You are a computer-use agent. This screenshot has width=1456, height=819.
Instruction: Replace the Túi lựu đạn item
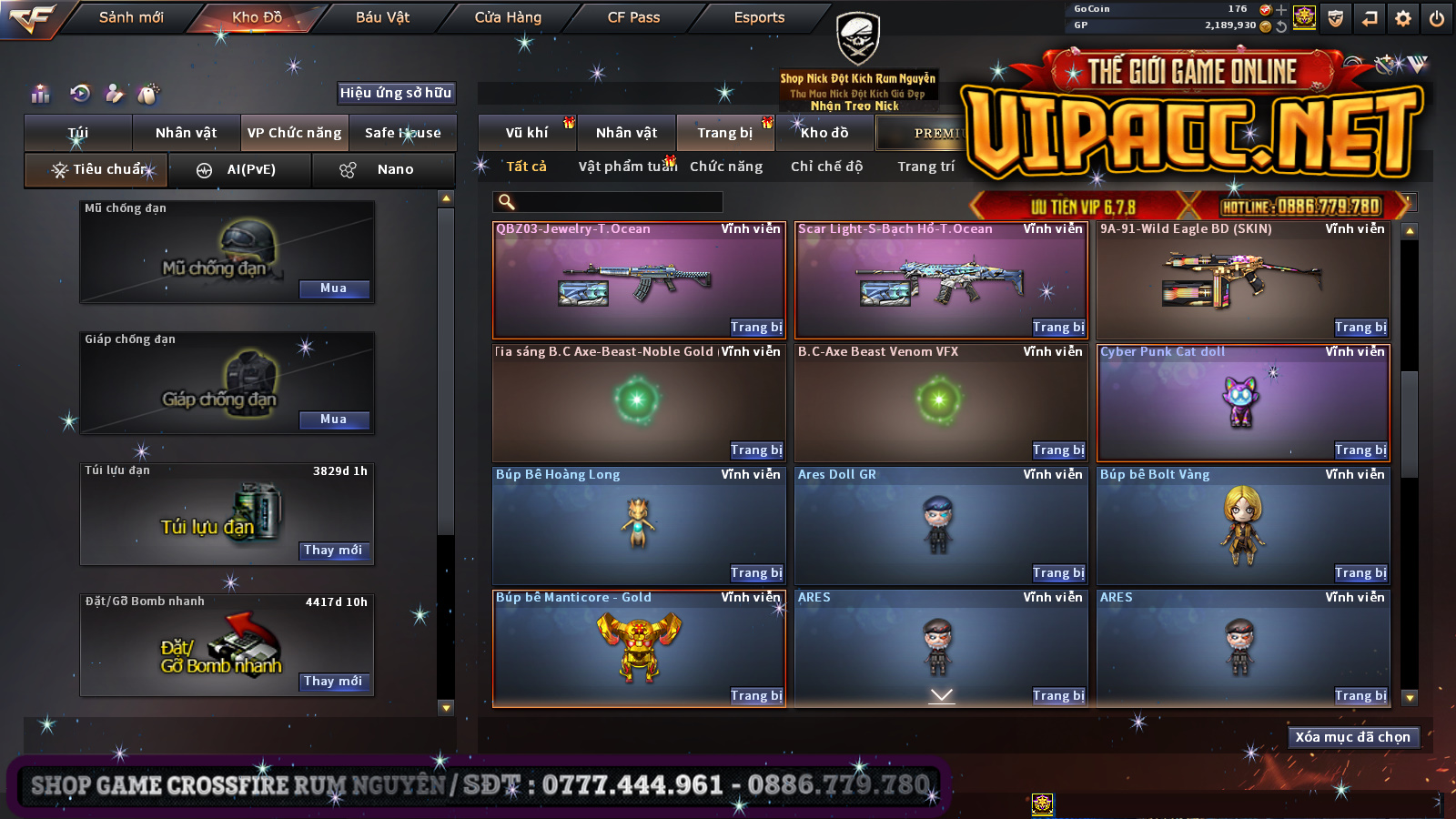pyautogui.click(x=334, y=551)
